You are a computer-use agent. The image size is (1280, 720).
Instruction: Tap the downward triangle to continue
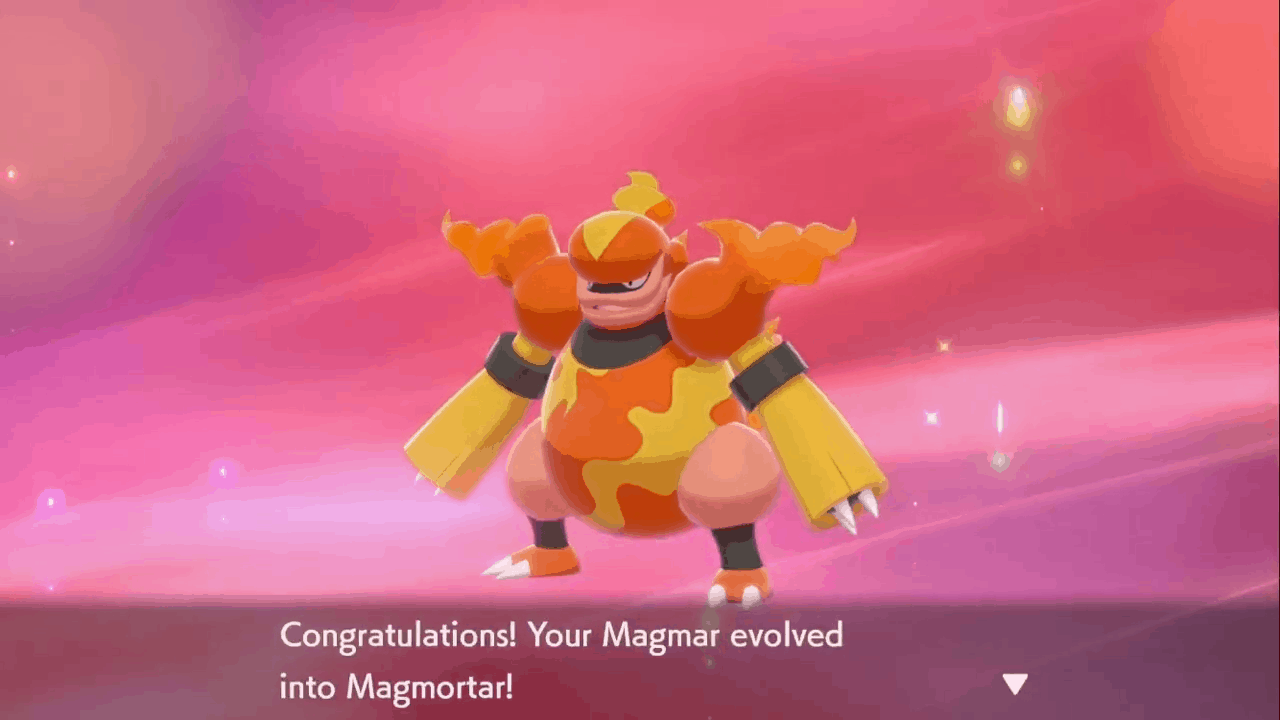coord(1014,685)
